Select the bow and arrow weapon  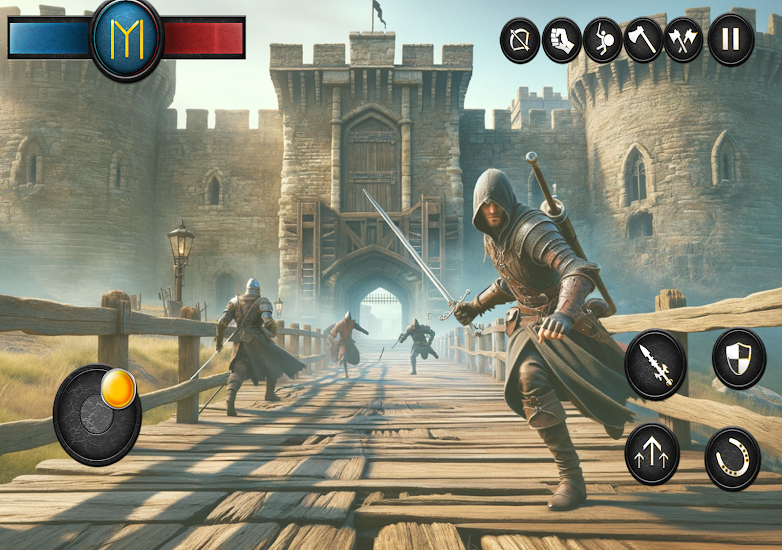coord(520,41)
